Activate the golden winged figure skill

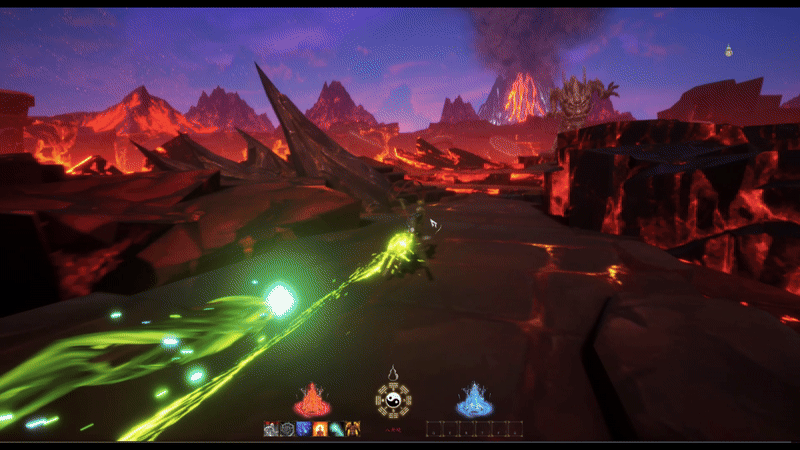pyautogui.click(x=351, y=429)
